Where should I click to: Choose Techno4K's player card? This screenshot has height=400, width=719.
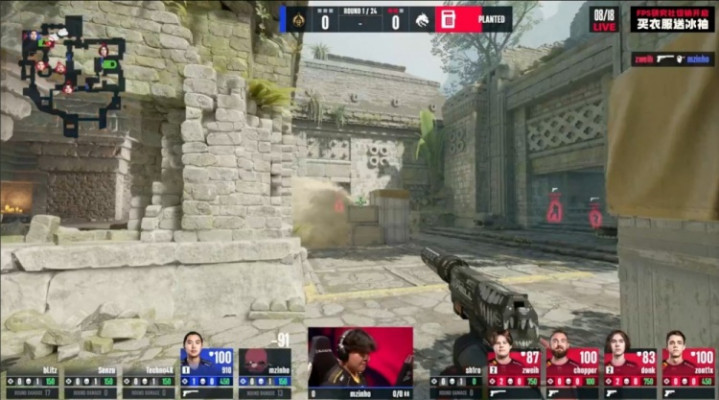pyautogui.click(x=148, y=381)
